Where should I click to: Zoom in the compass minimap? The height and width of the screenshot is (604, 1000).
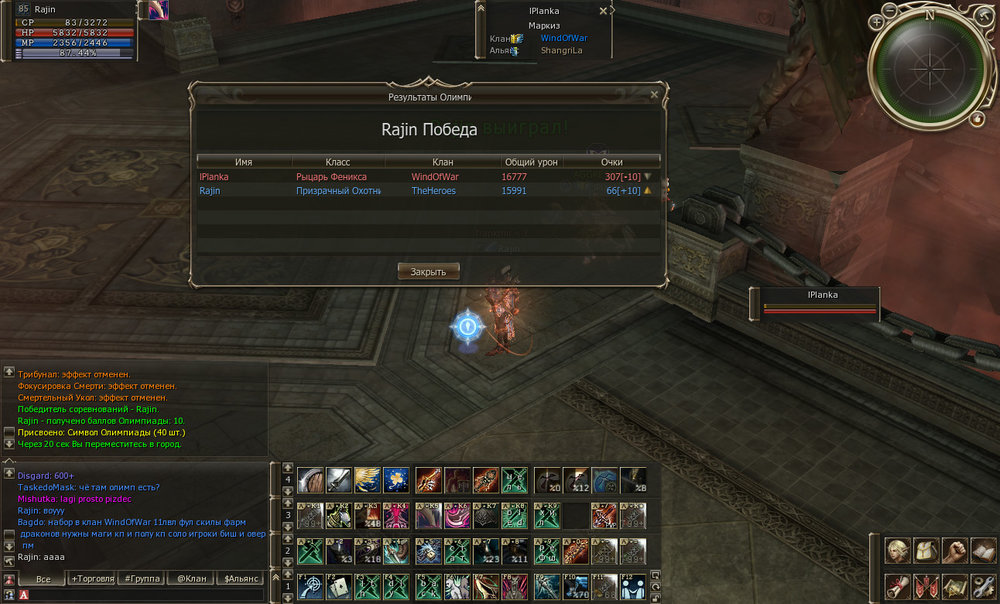pyautogui.click(x=876, y=21)
